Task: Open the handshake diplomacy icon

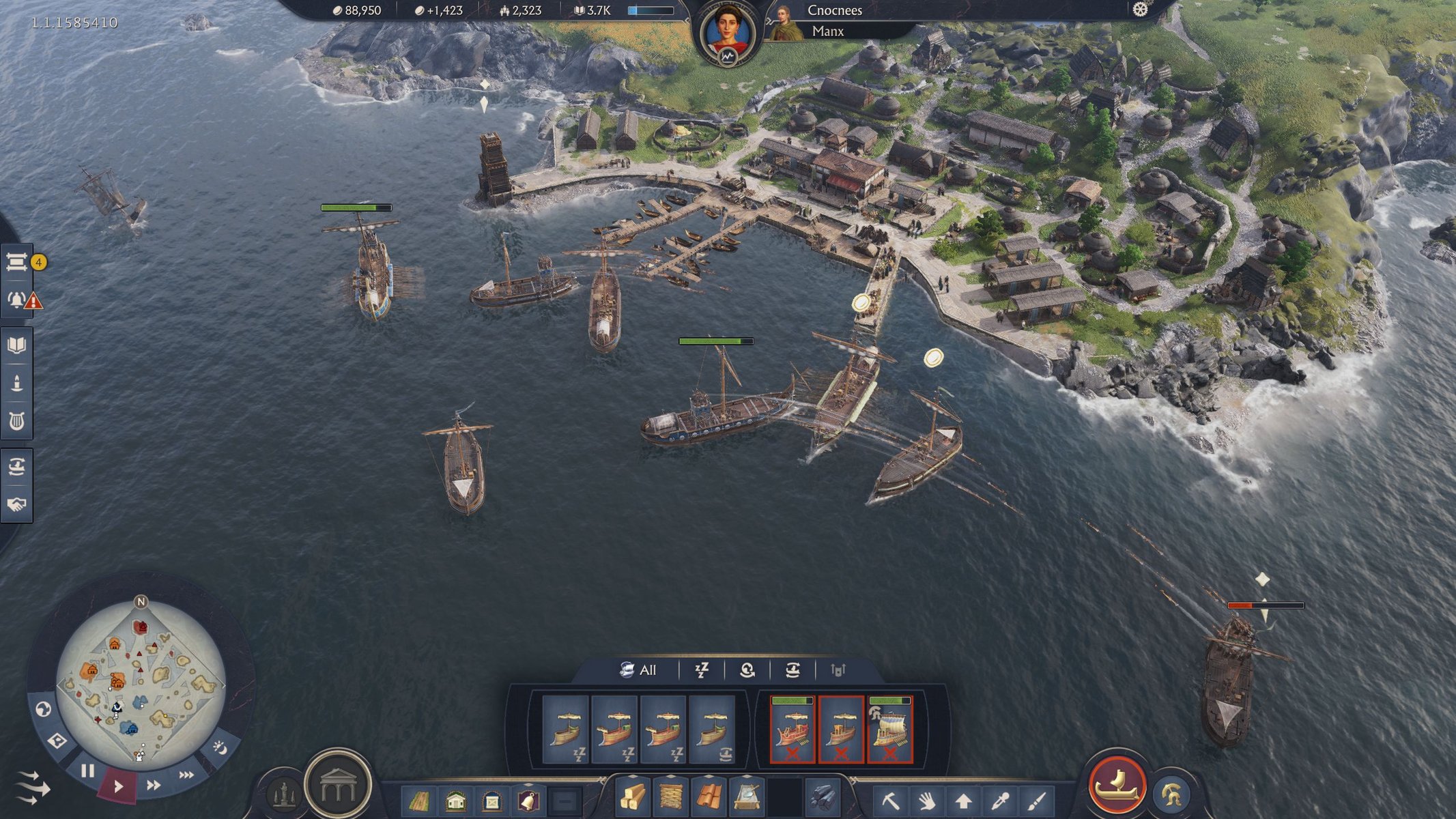Action: [x=17, y=504]
